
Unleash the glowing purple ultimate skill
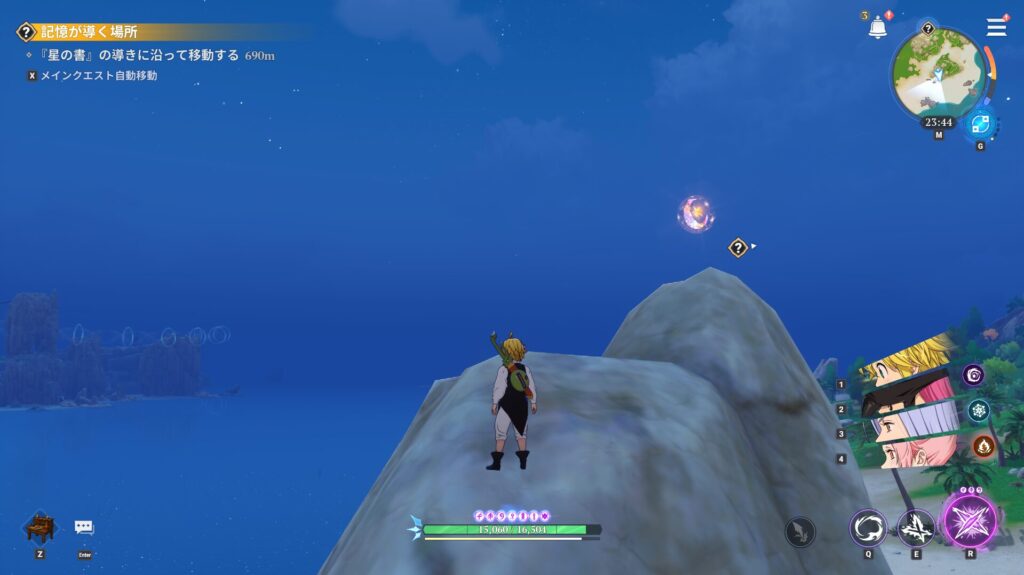(969, 520)
